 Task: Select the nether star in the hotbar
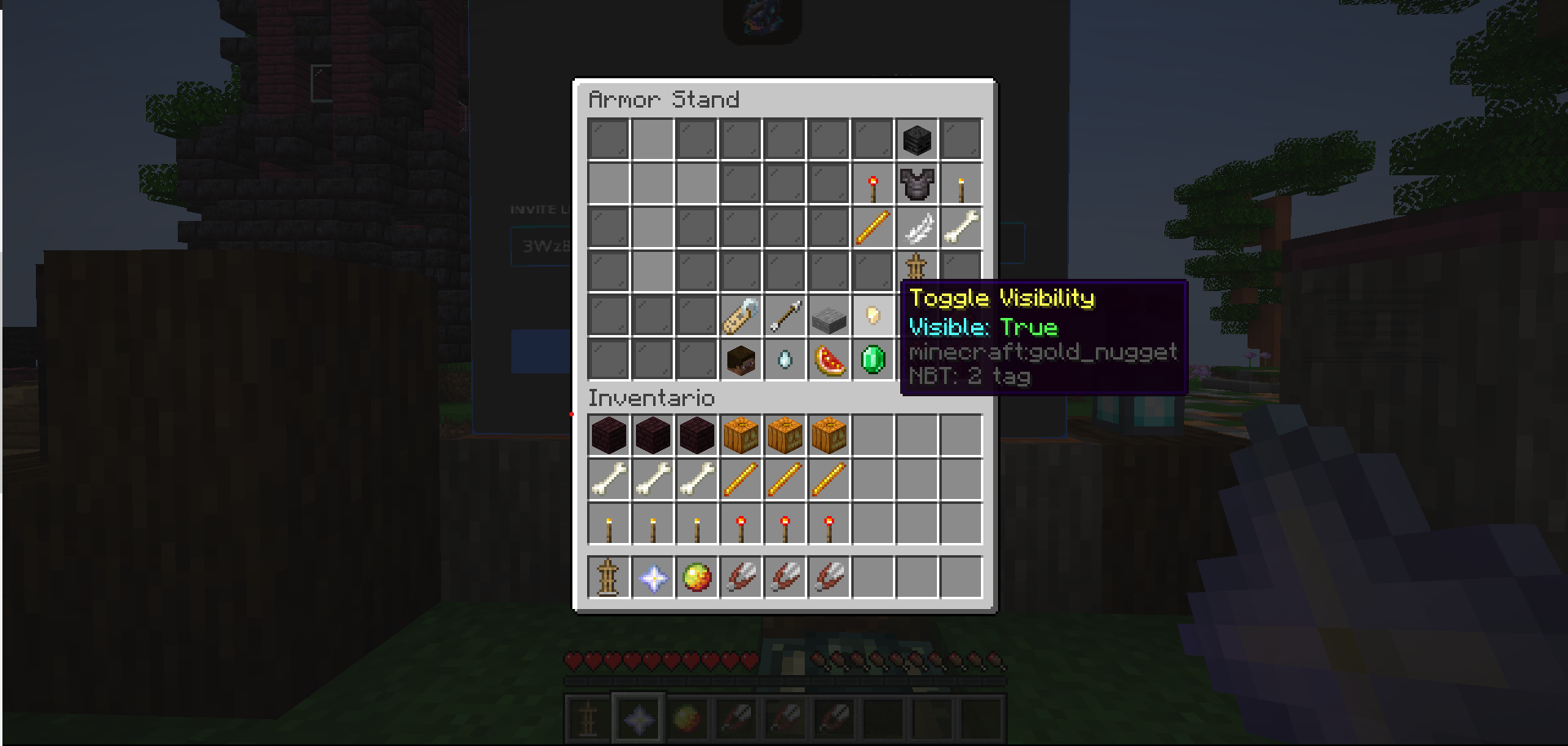click(x=637, y=718)
